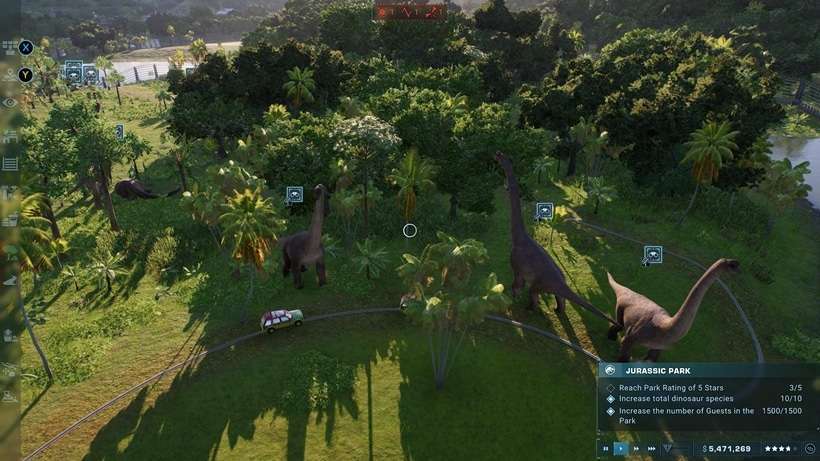Click the park star rating
Screen dimensions: 820x461
coord(778,449)
